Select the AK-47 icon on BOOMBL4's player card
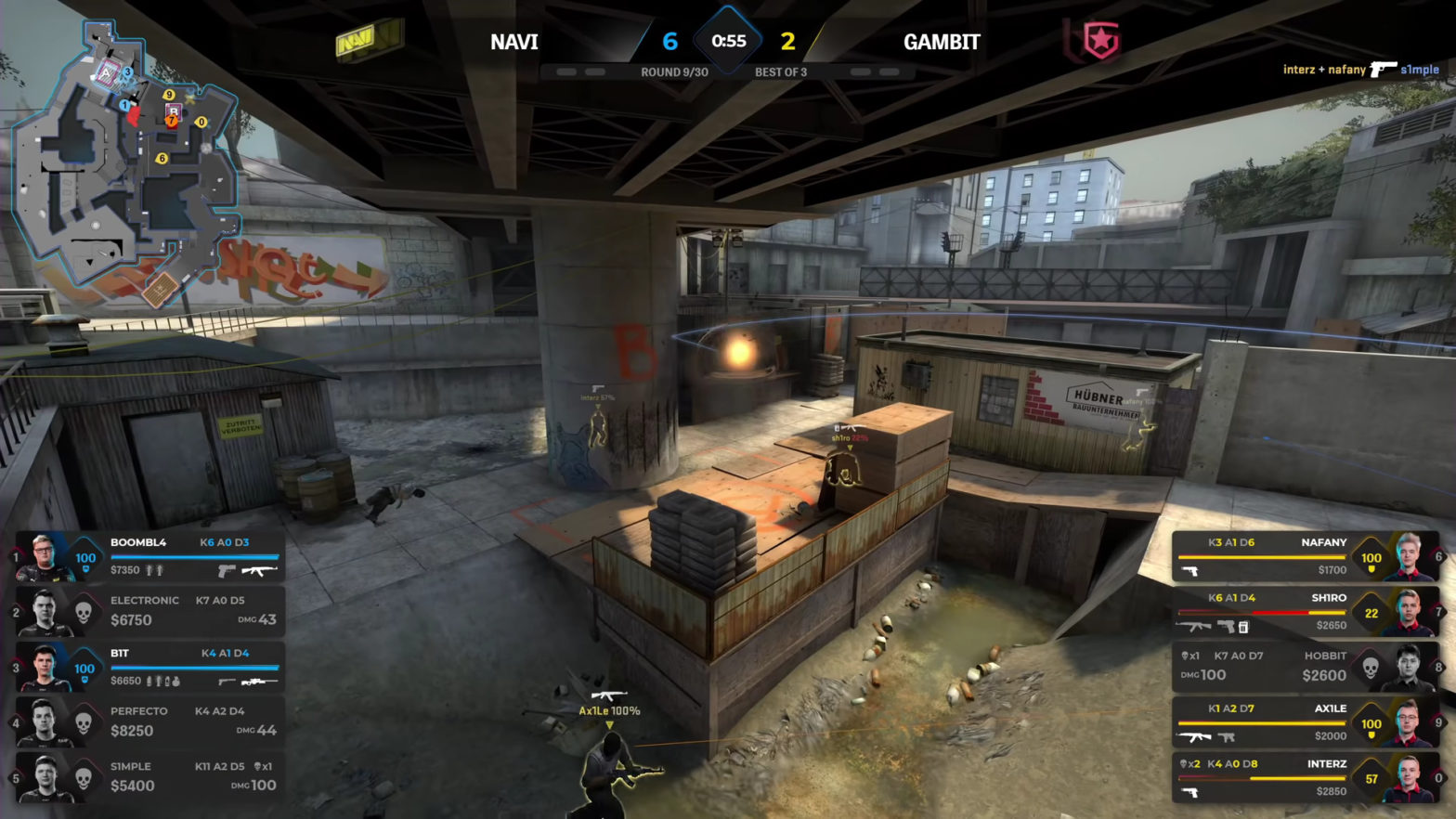1456x819 pixels. [261, 571]
